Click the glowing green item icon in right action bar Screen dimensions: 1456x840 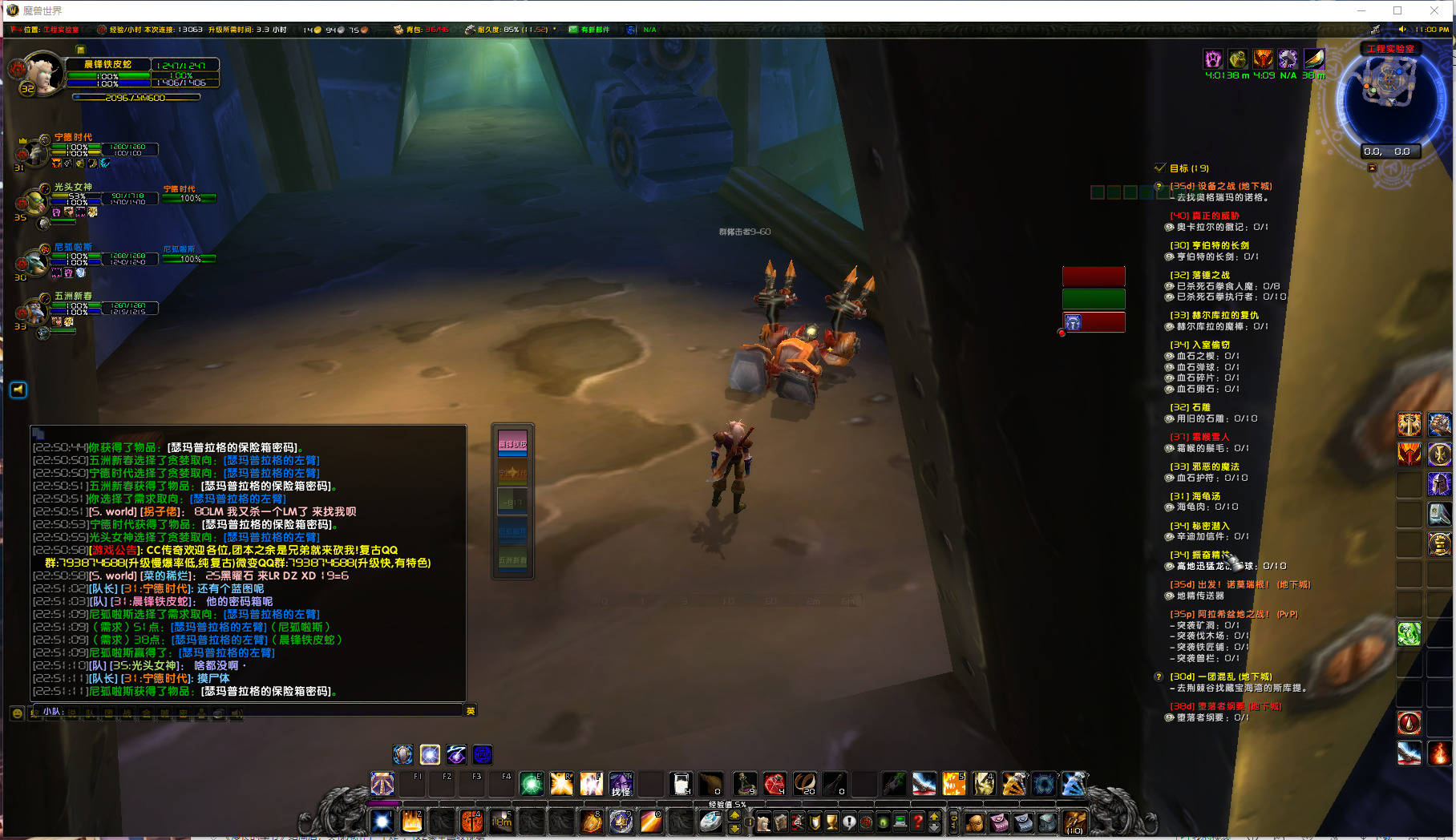click(1409, 633)
